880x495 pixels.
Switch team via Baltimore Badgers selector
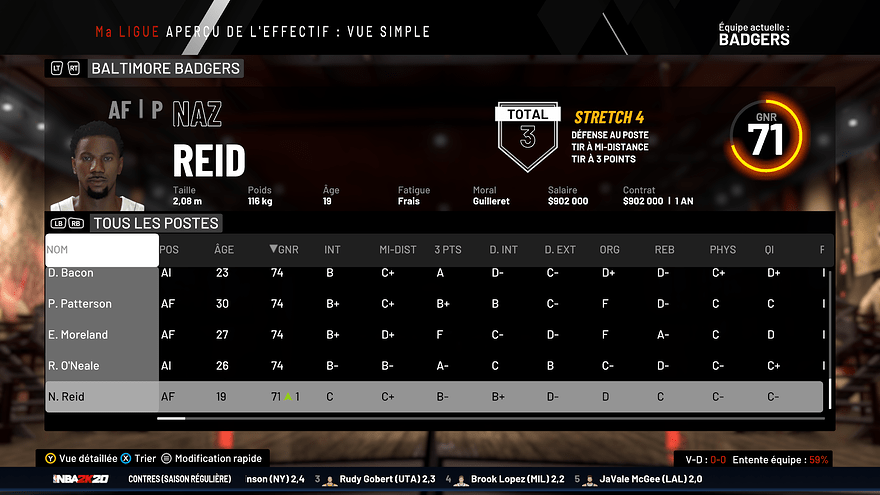click(165, 69)
